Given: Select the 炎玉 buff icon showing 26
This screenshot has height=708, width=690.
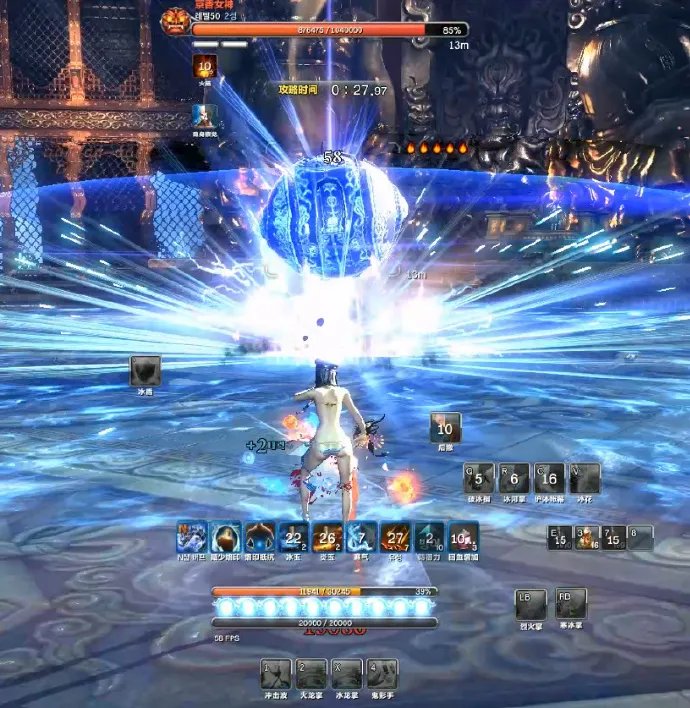Looking at the screenshot, I should click(x=327, y=537).
